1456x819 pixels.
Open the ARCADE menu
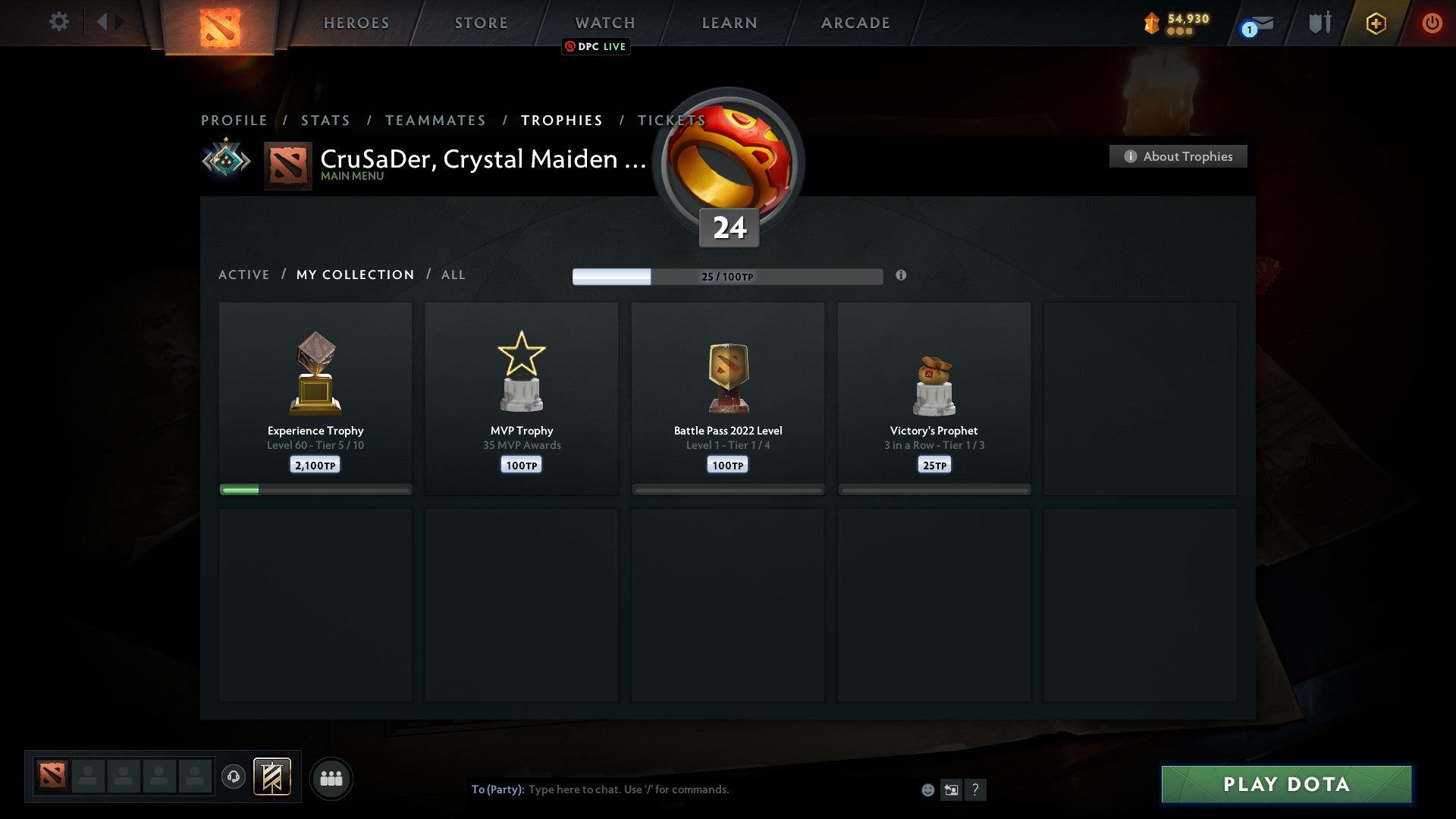tap(855, 23)
